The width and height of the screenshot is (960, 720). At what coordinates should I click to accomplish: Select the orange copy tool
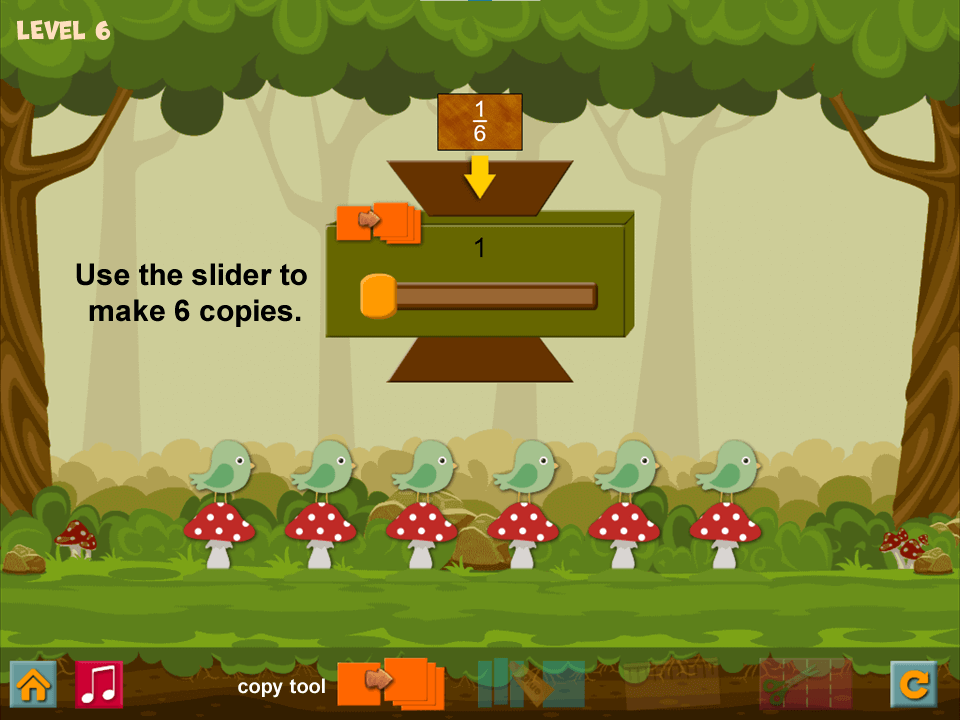pos(390,683)
